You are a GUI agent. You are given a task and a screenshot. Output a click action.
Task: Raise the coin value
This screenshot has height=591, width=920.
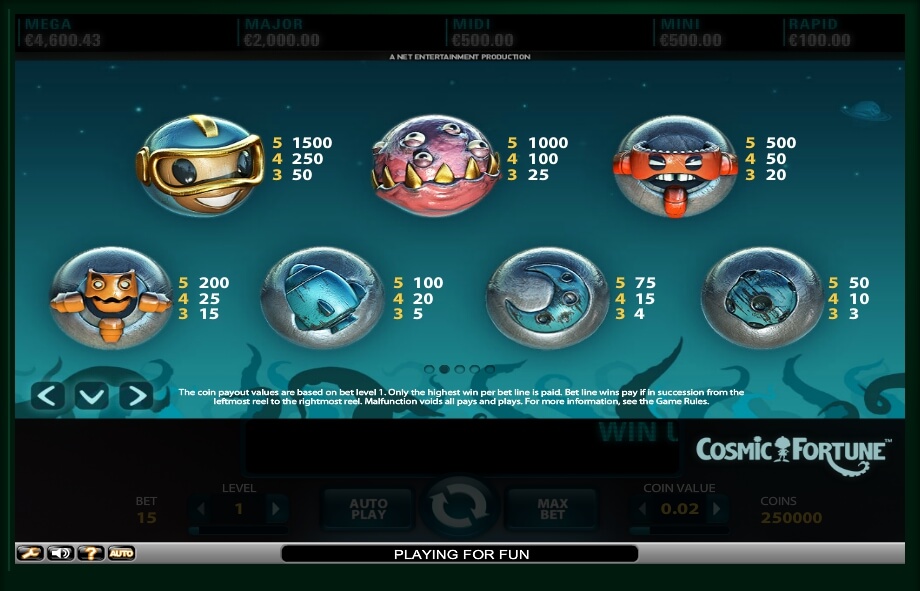point(718,510)
